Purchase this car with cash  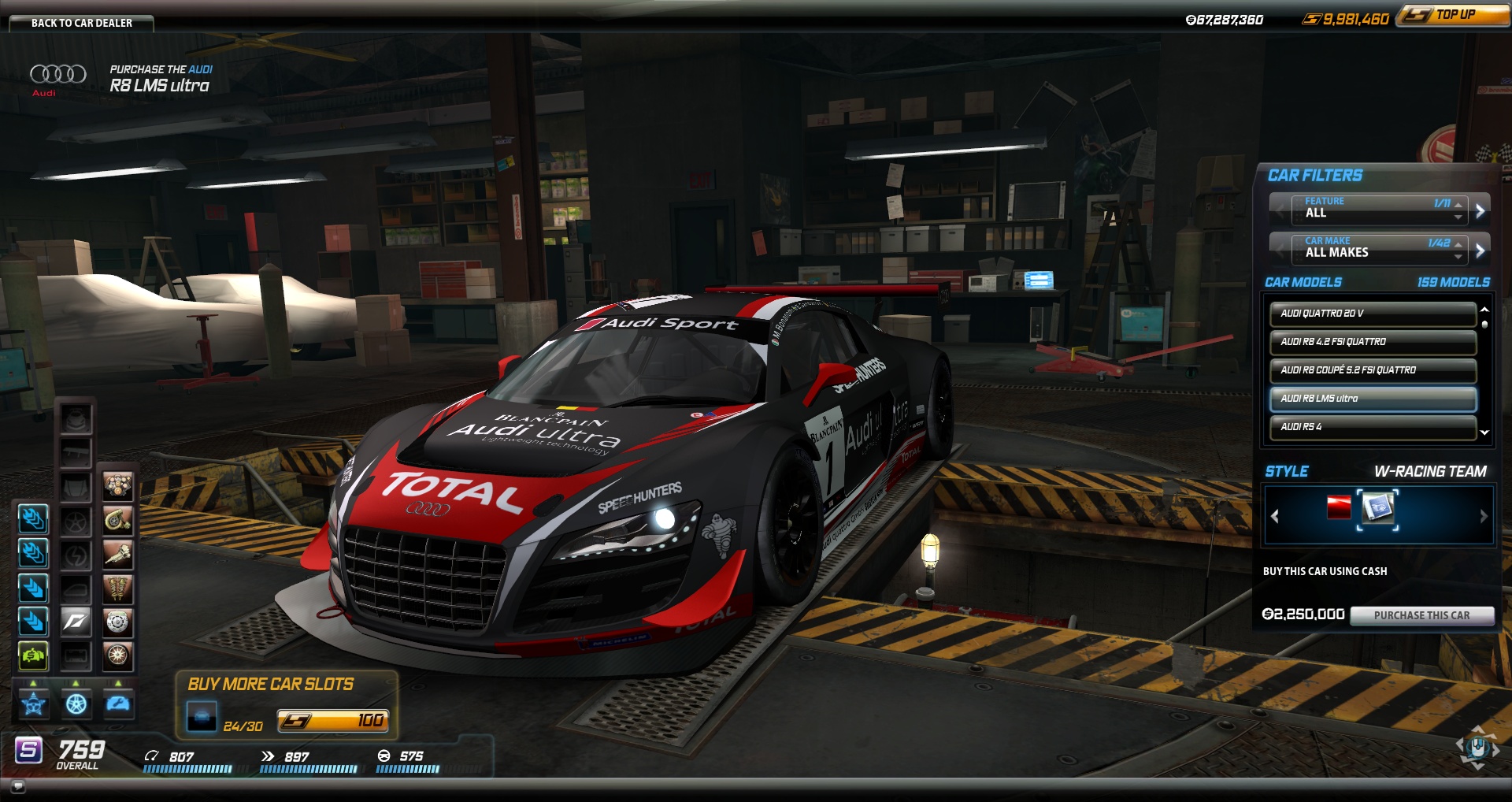(x=1421, y=615)
